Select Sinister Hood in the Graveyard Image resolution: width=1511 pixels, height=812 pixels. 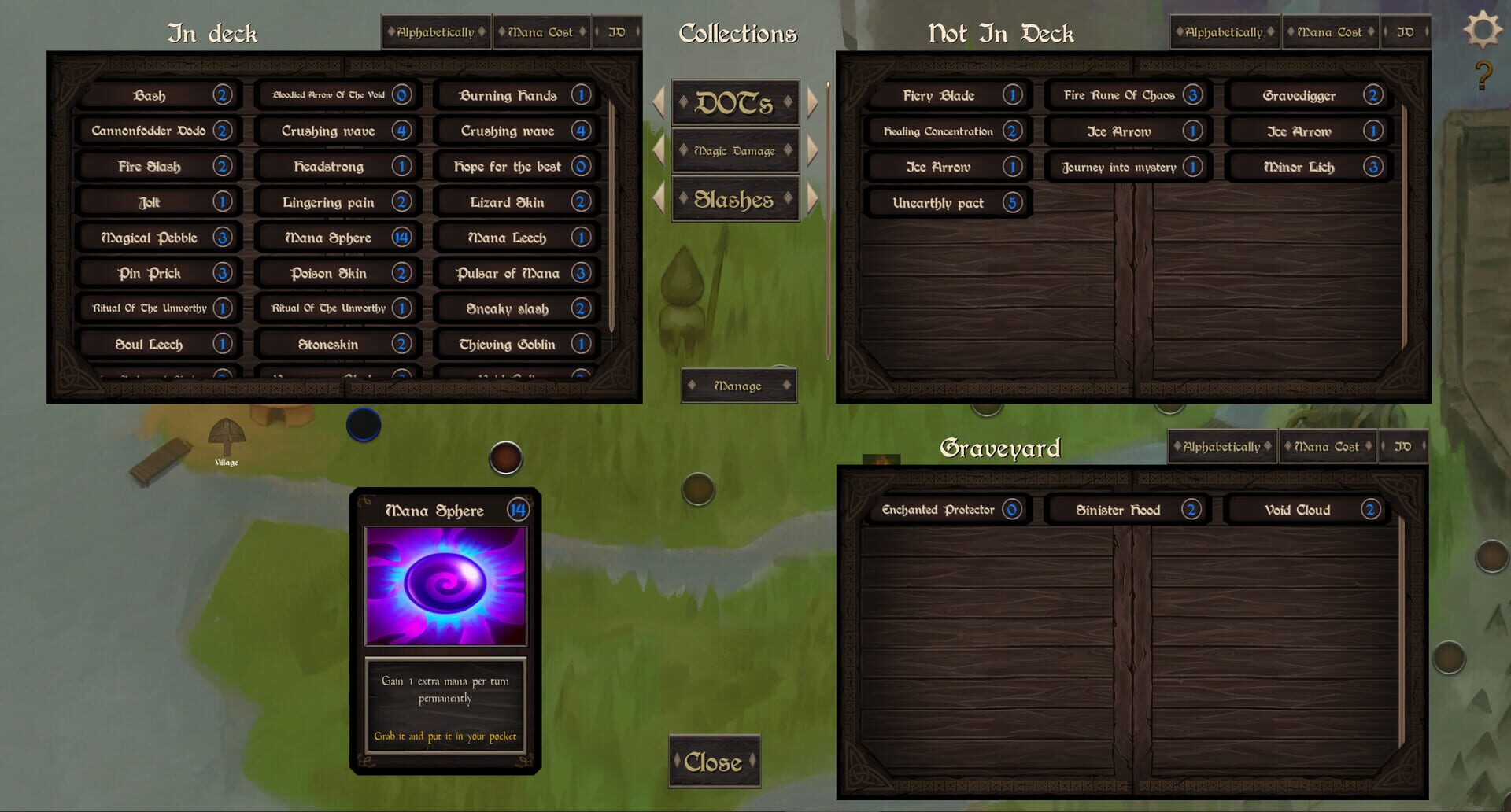(1125, 510)
